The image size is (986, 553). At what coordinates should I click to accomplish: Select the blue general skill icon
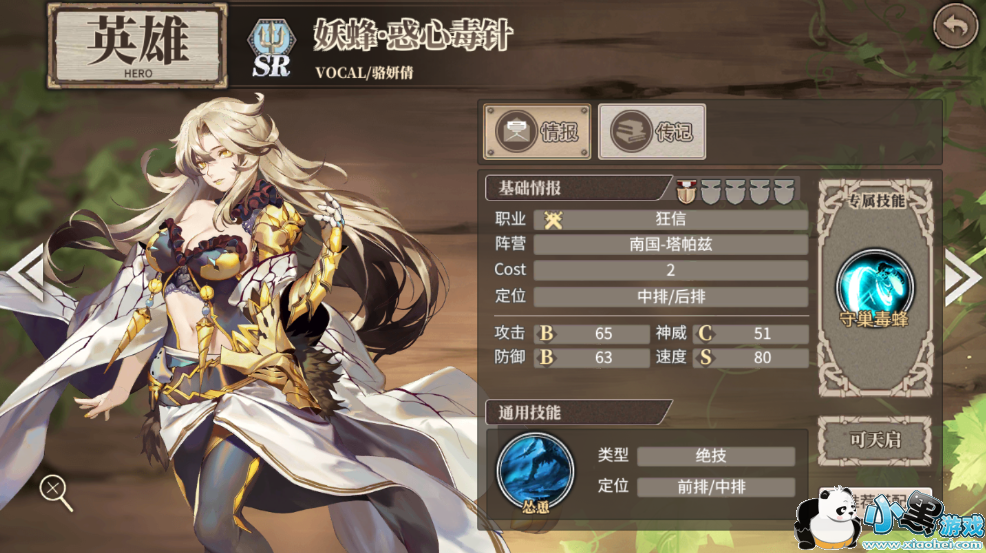pyautogui.click(x=535, y=469)
